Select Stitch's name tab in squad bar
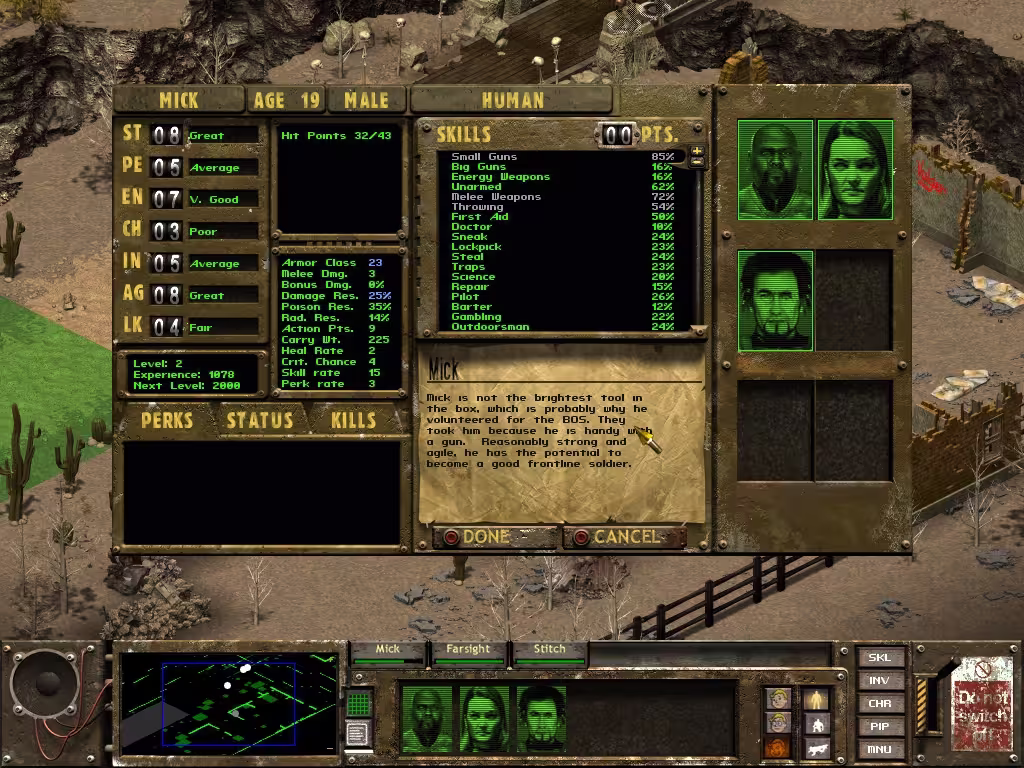The image size is (1024, 768). tap(549, 650)
